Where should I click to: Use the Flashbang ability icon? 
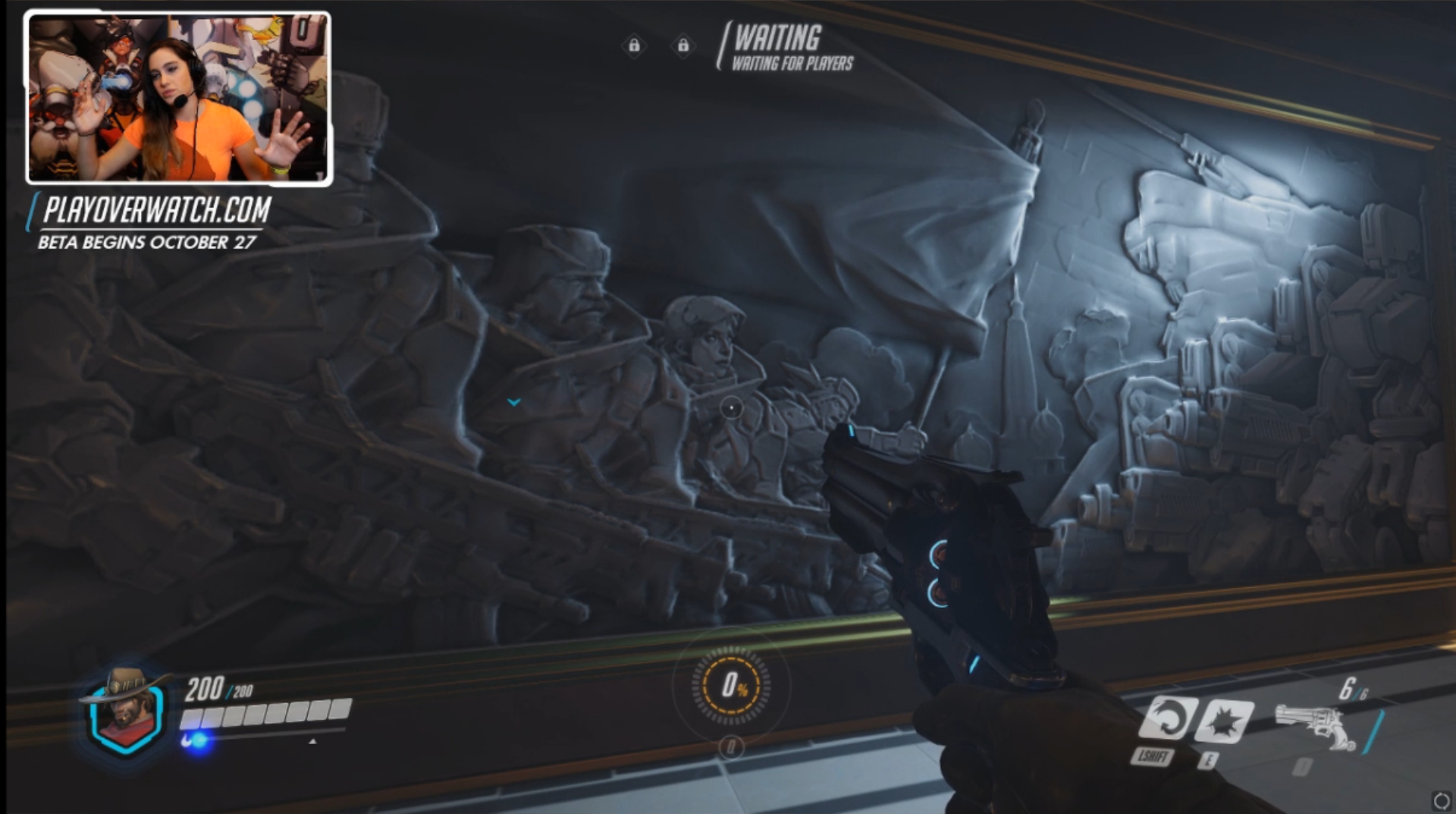[1224, 721]
